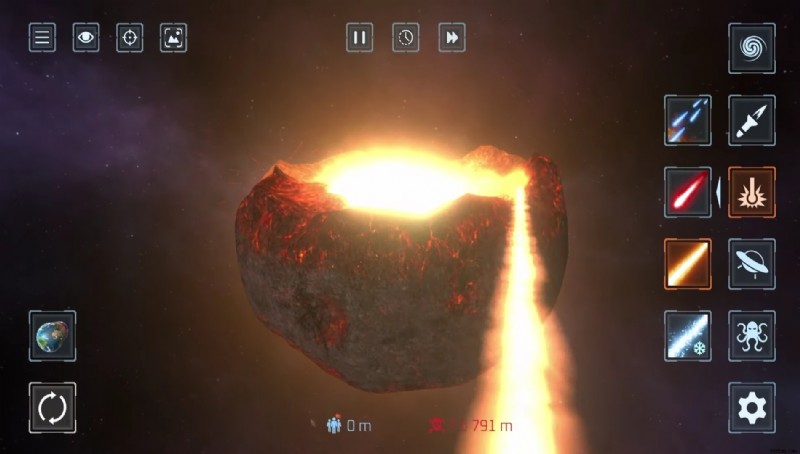Select the red laser beam weapon
This screenshot has width=800, height=454.
(688, 192)
